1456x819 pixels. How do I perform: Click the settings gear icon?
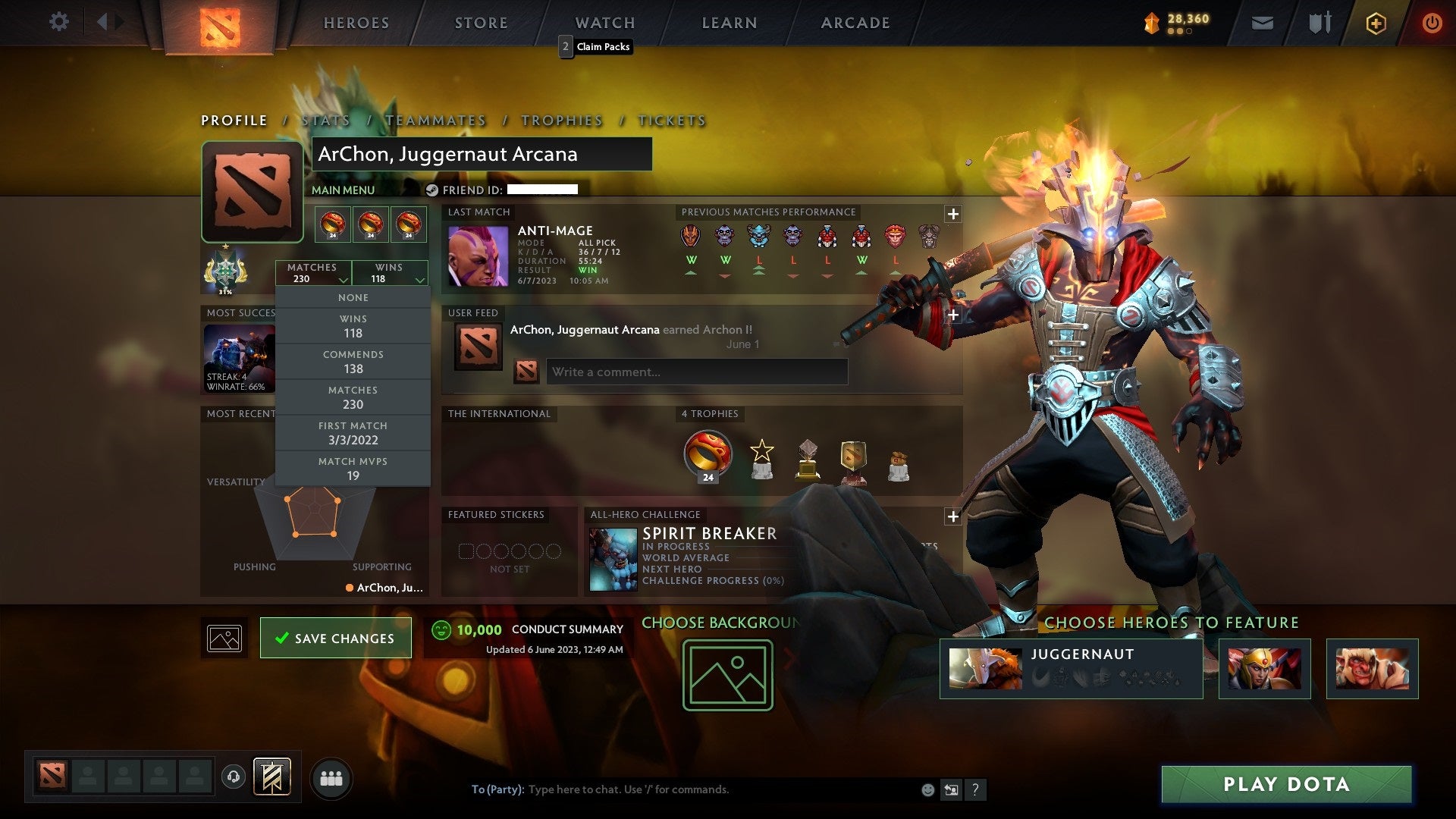[x=58, y=23]
